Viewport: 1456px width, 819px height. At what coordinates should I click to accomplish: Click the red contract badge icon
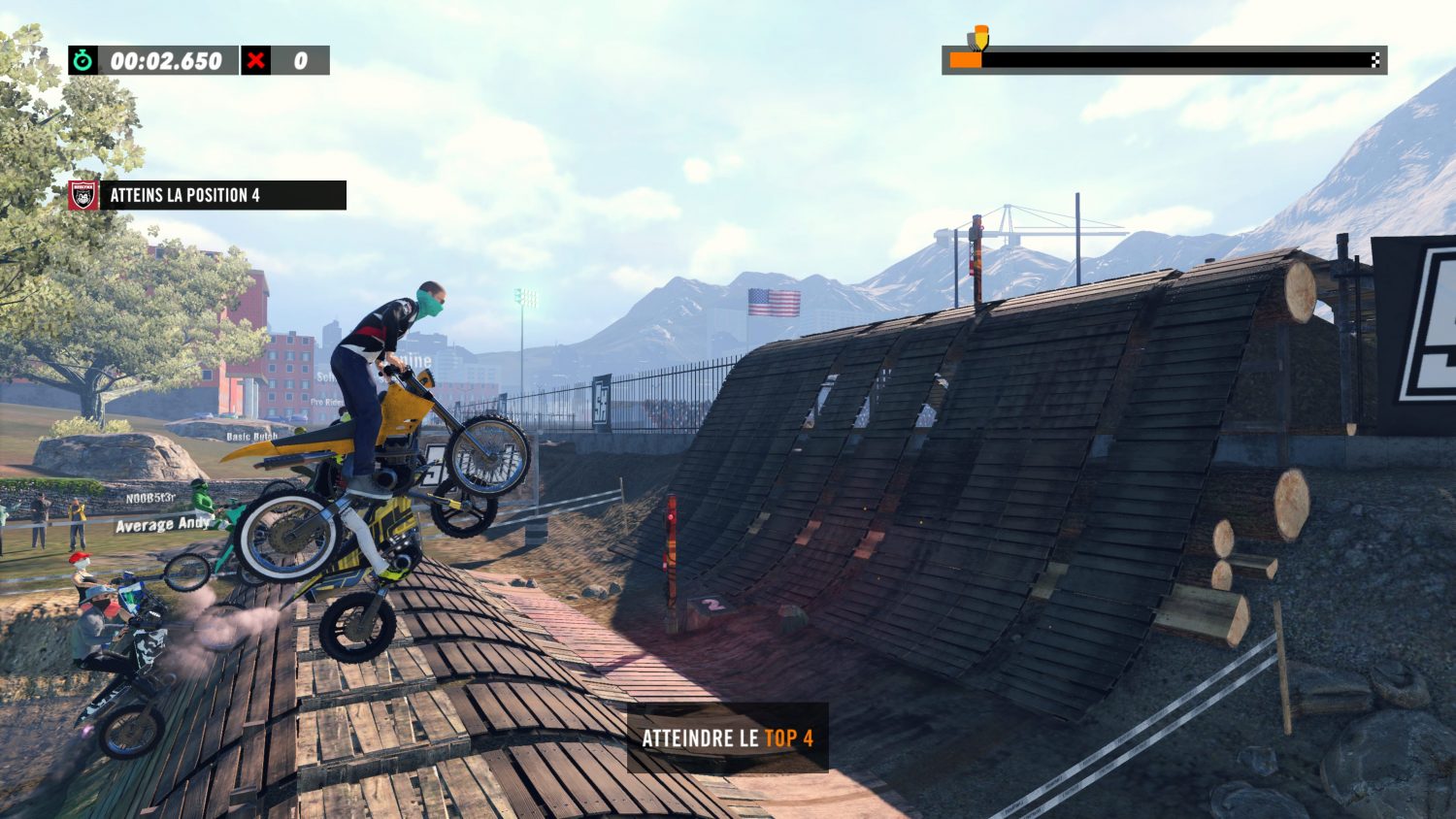[83, 195]
